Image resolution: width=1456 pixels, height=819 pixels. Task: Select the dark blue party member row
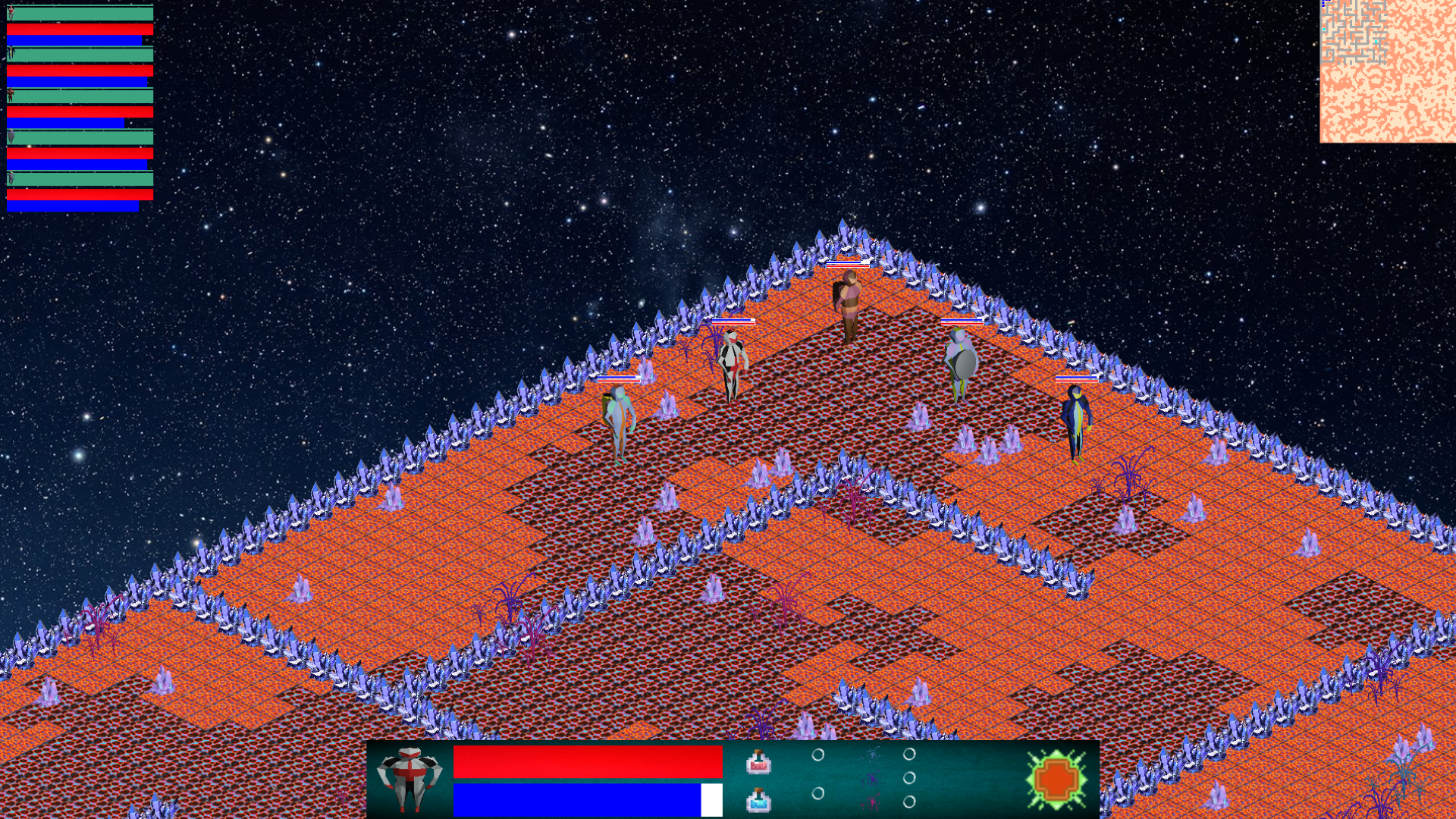pos(80,55)
